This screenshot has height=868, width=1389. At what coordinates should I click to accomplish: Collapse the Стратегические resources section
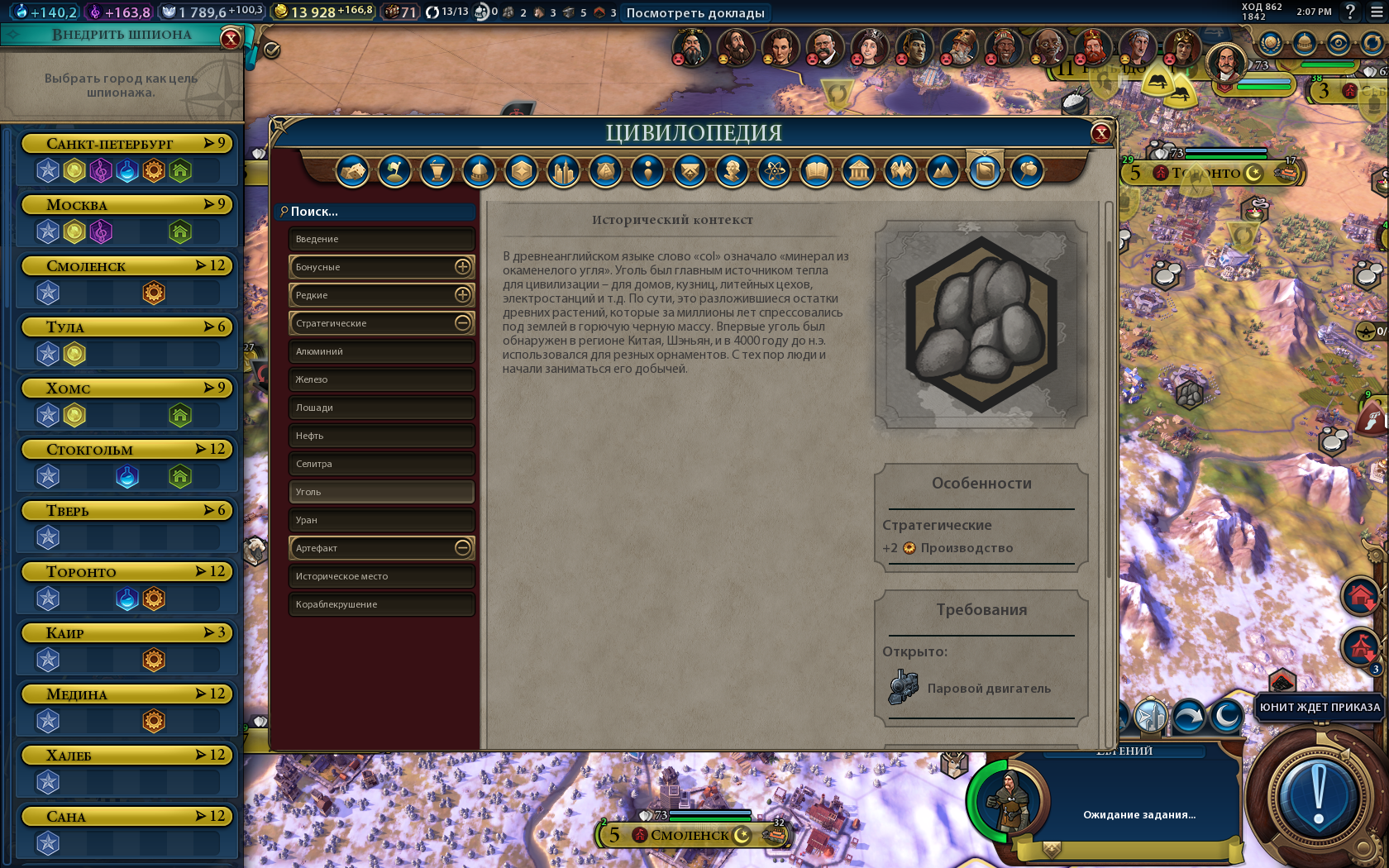(462, 323)
